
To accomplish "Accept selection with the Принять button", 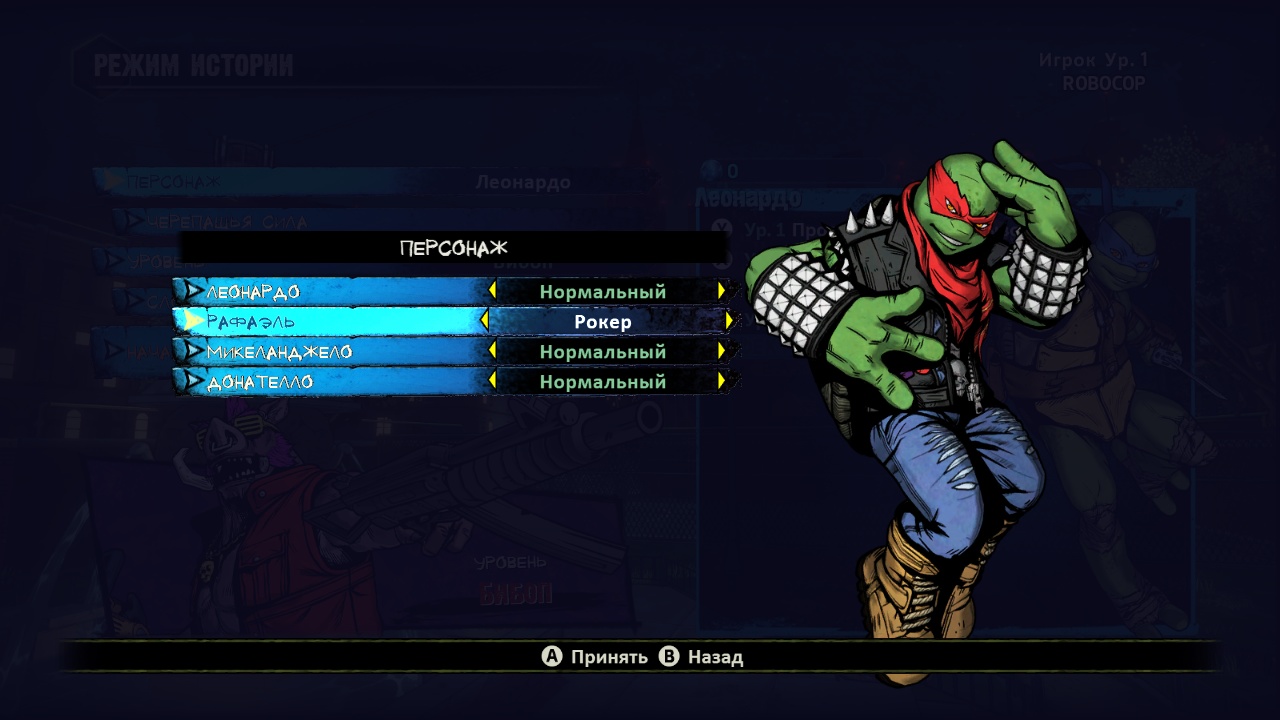I will click(595, 657).
